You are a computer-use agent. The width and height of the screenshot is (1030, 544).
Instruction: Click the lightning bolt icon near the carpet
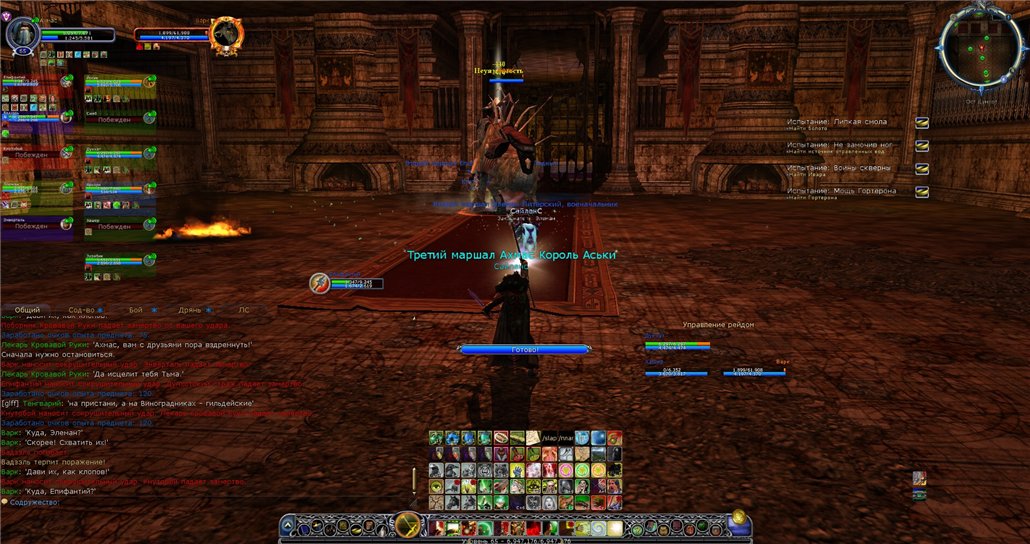(x=319, y=283)
